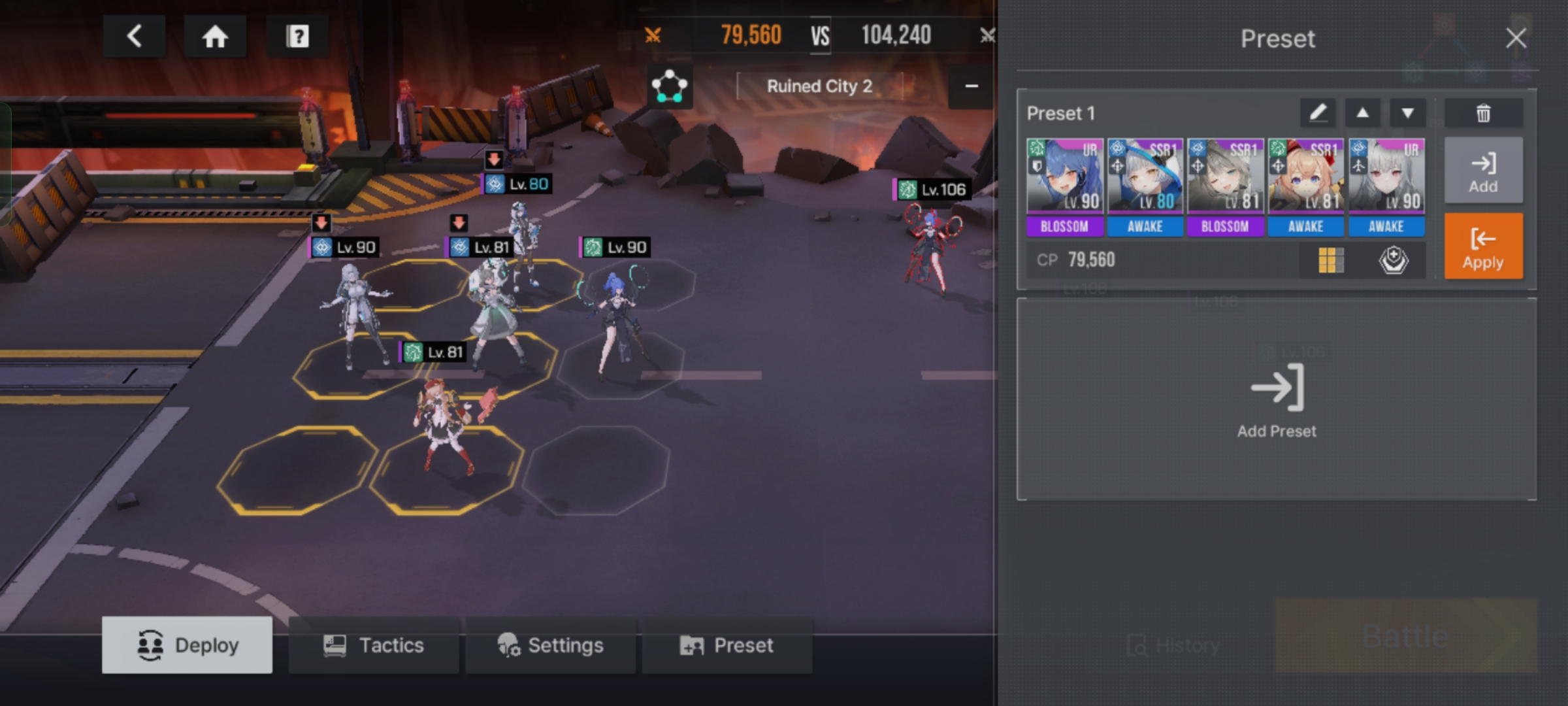Viewport: 1568px width, 706px height.
Task: Apply Preset 1 to the team
Action: tap(1483, 246)
